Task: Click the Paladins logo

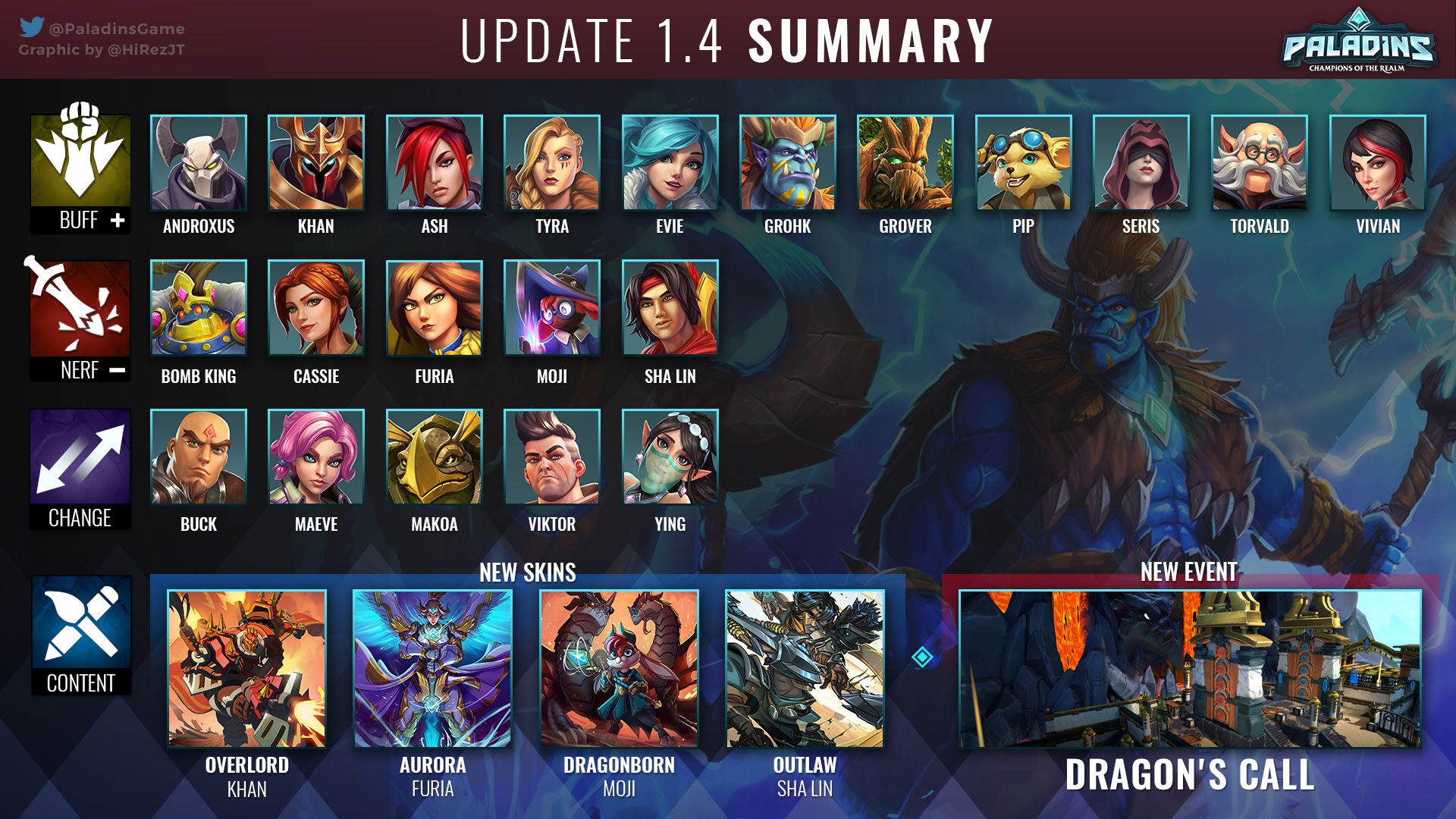Action: pyautogui.click(x=1357, y=42)
